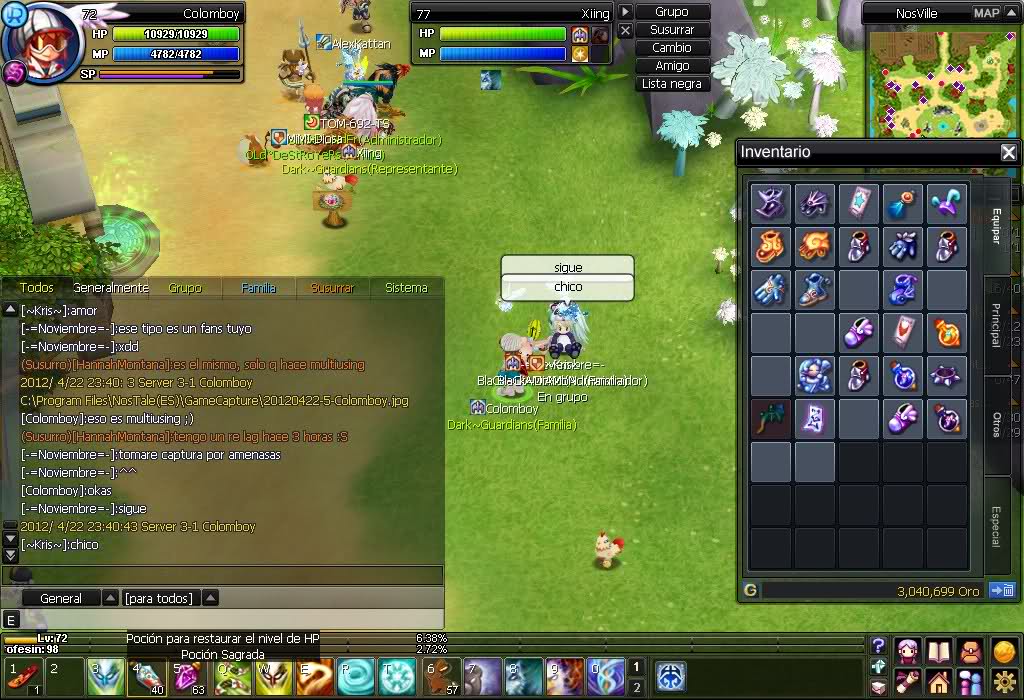This screenshot has width=1024, height=700.
Task: Show the Especial inventory tab
Action: 996,524
